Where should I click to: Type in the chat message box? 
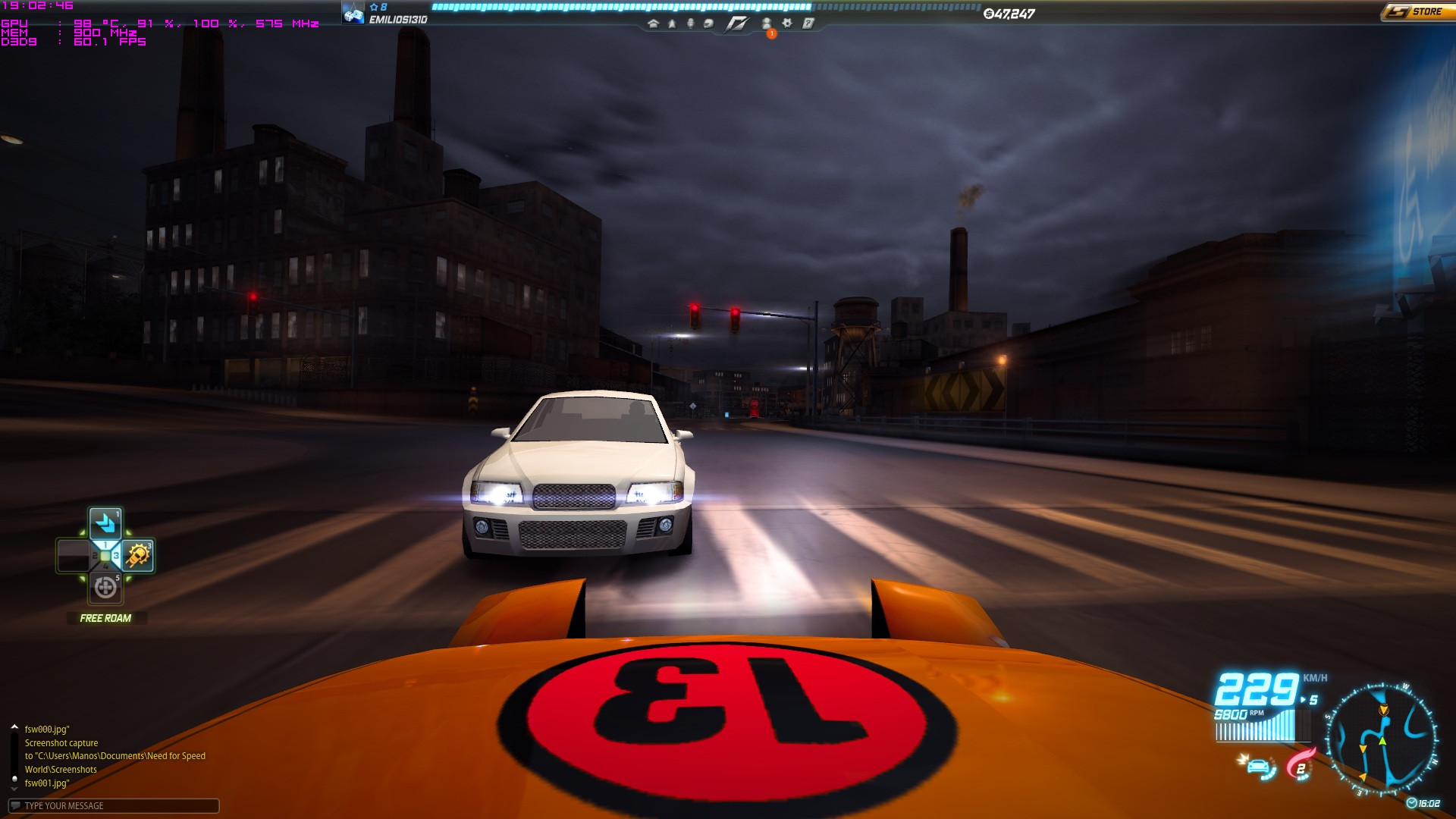pyautogui.click(x=114, y=805)
